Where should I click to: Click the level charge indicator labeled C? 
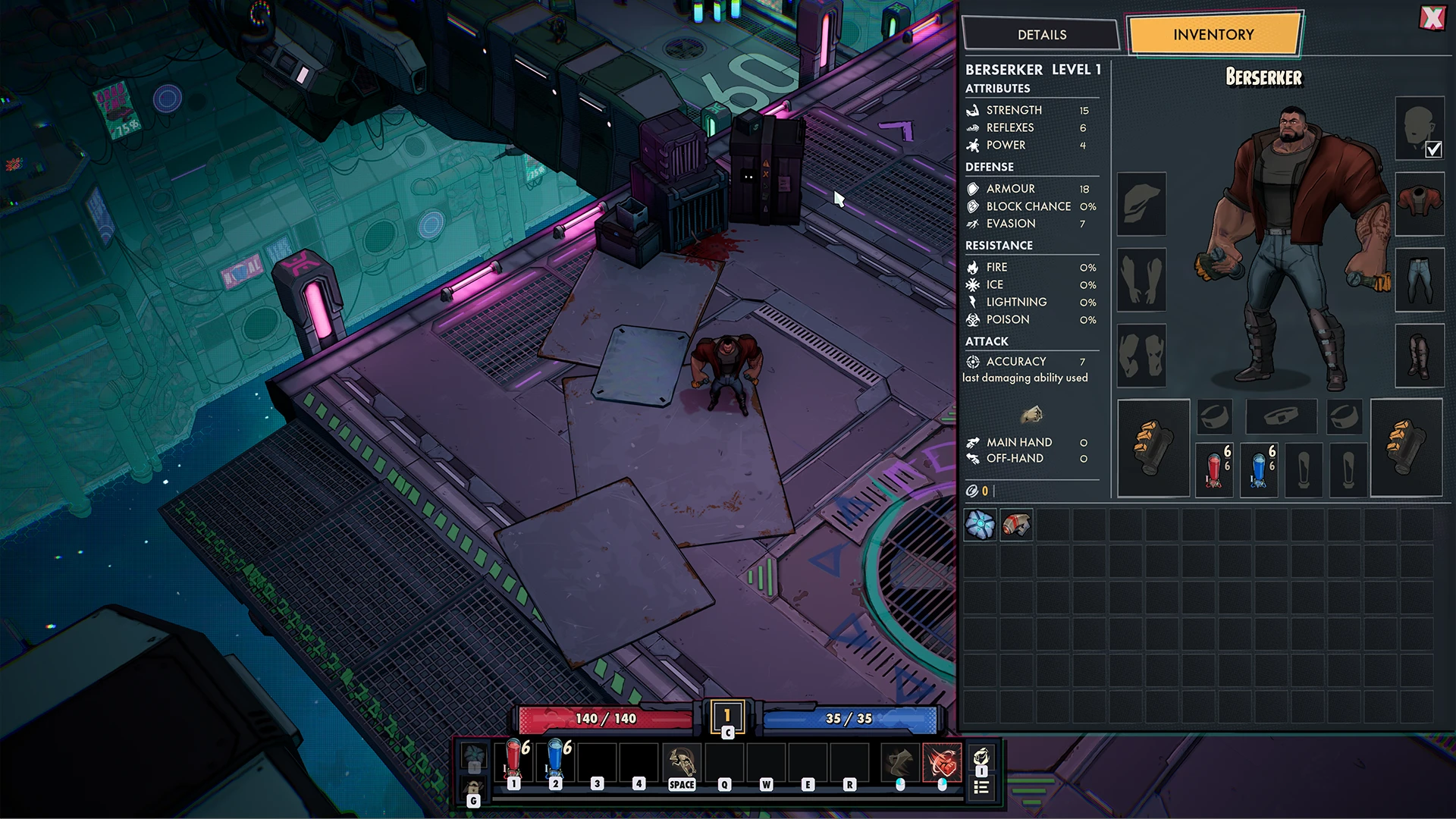726,718
